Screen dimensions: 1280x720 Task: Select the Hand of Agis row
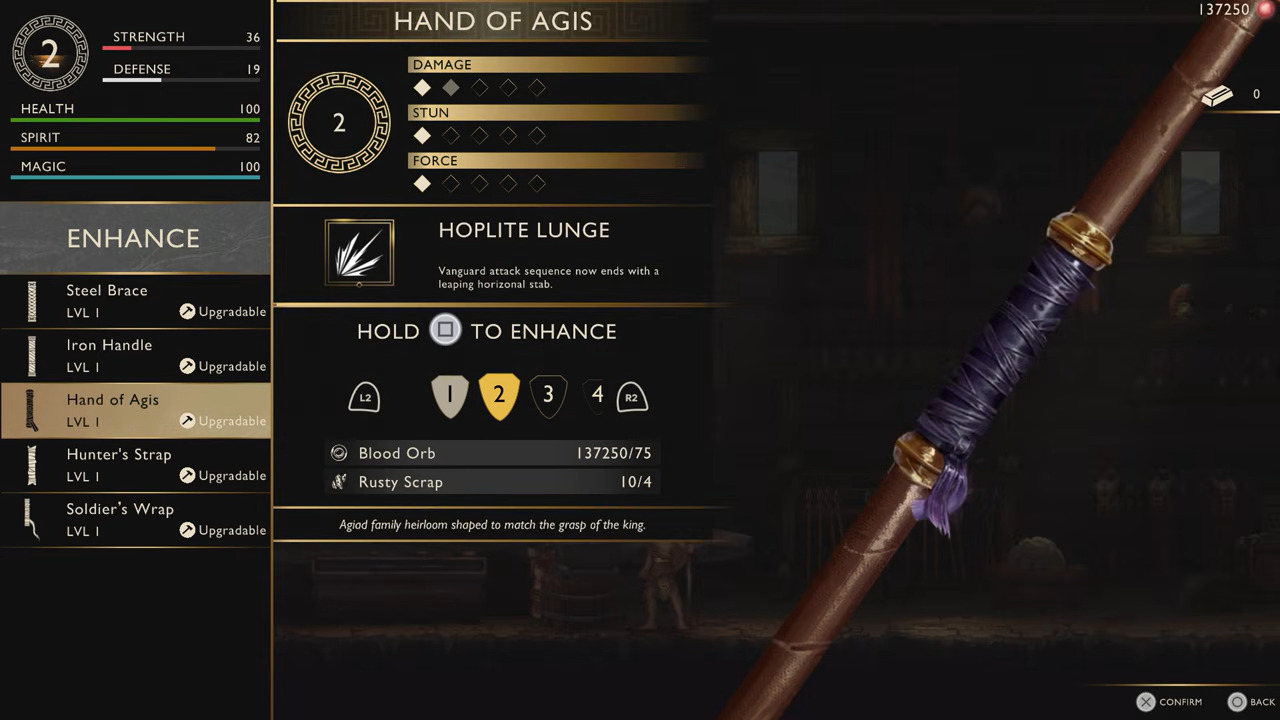(135, 410)
